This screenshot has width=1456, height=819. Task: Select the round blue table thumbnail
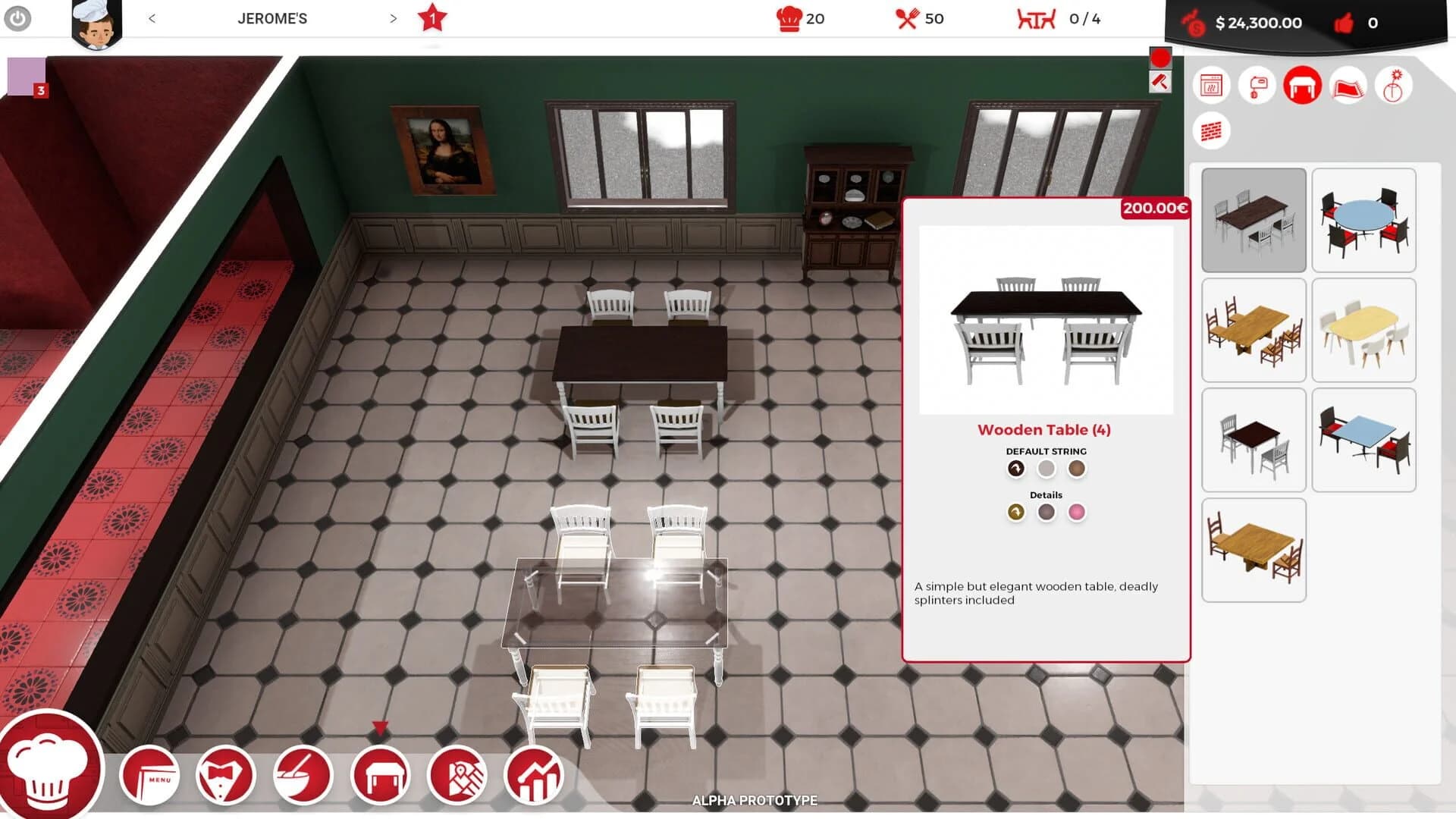coord(1363,220)
